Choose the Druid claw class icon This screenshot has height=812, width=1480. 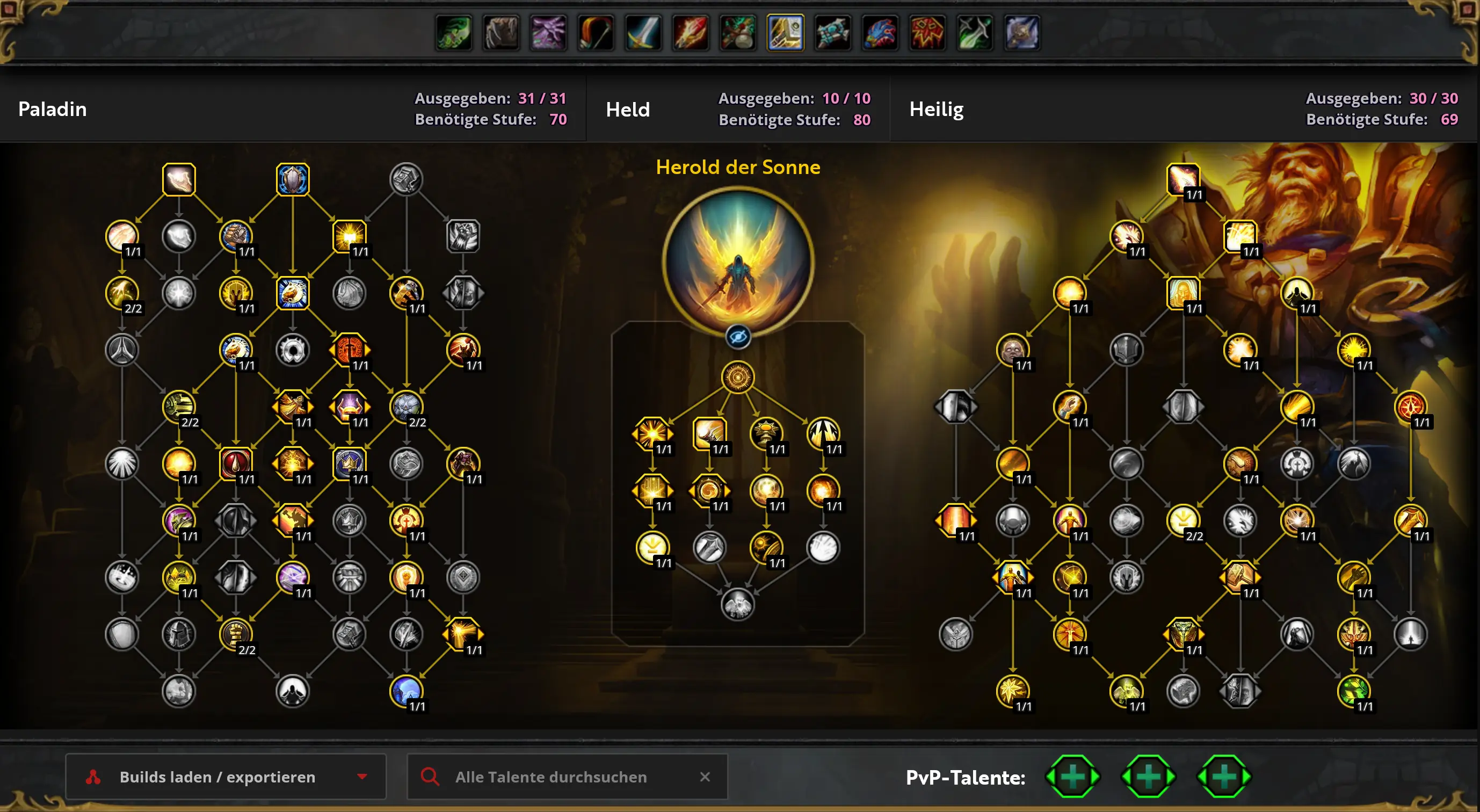[x=501, y=33]
